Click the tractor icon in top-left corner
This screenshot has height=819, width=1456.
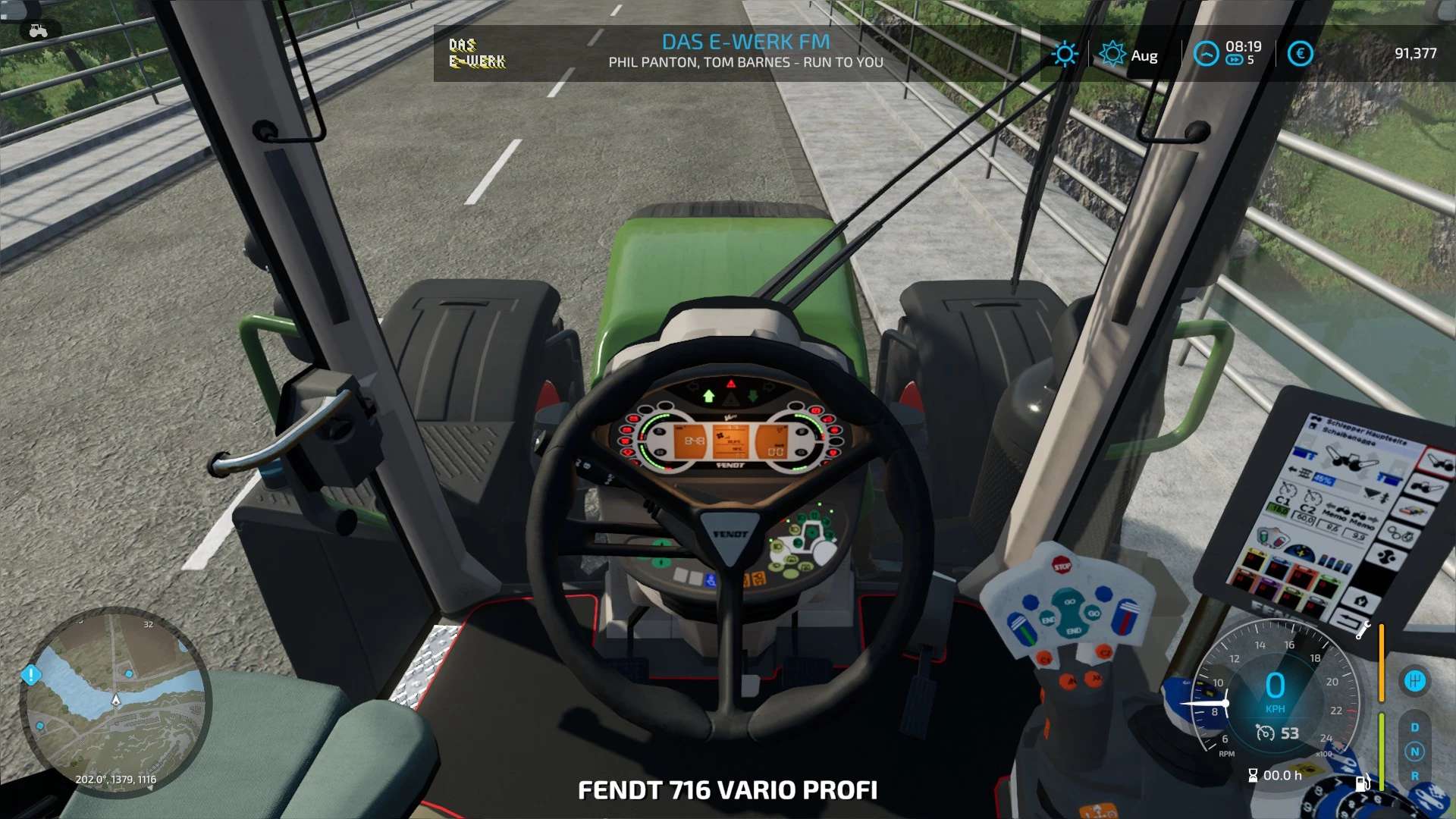tap(38, 31)
